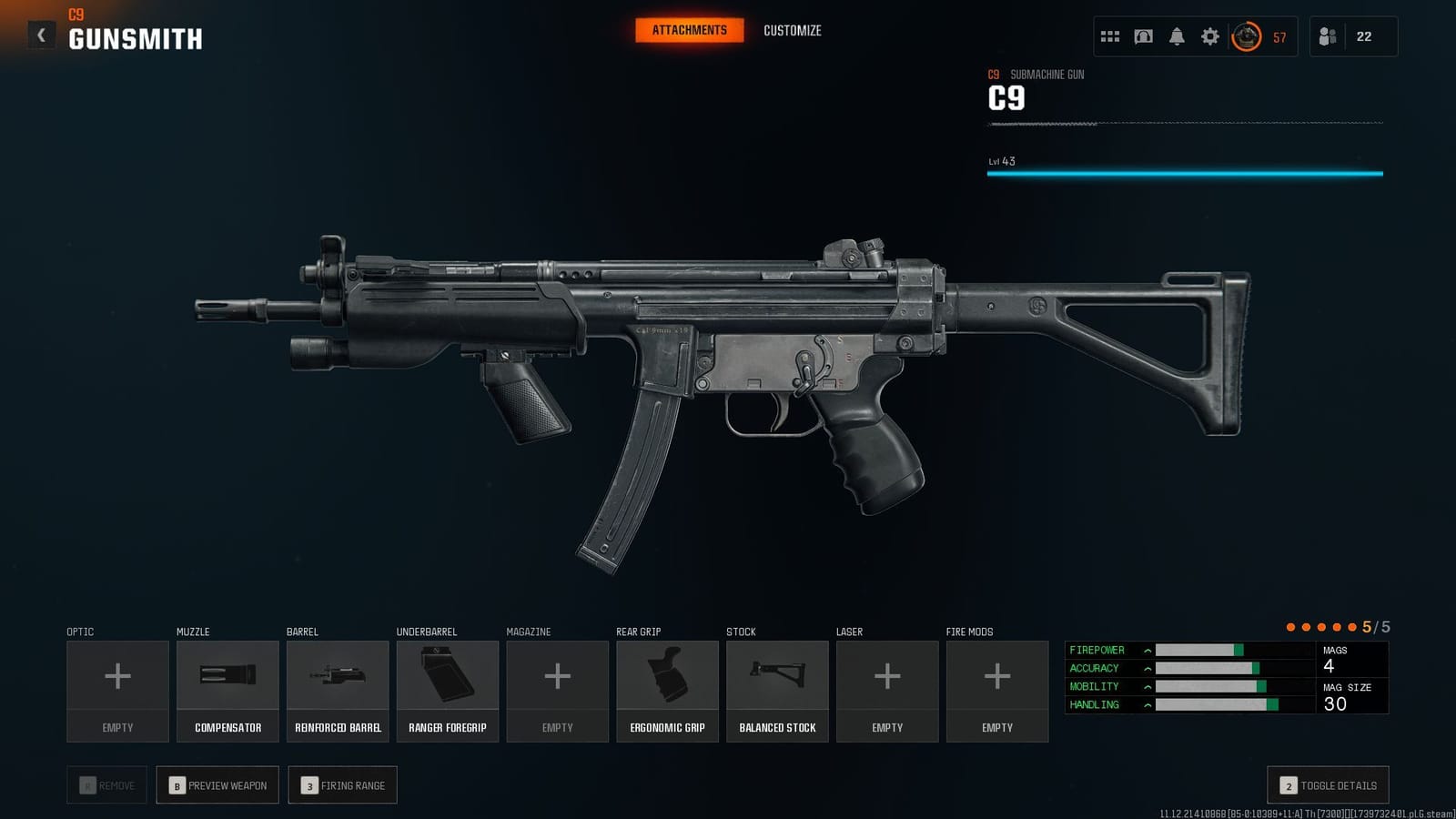Image resolution: width=1456 pixels, height=819 pixels.
Task: Click the Firing Range button
Action: point(342,784)
